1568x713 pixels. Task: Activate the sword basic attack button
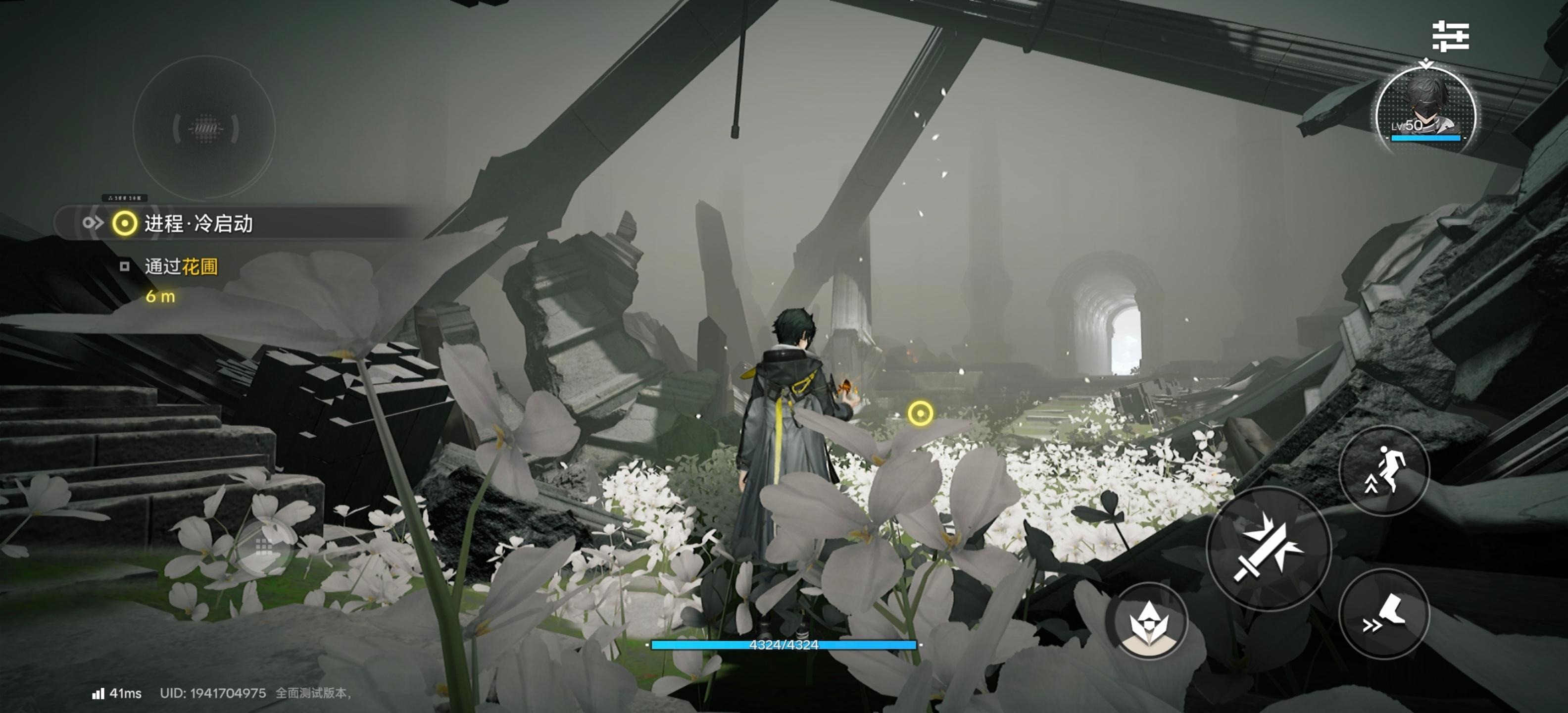[1269, 549]
